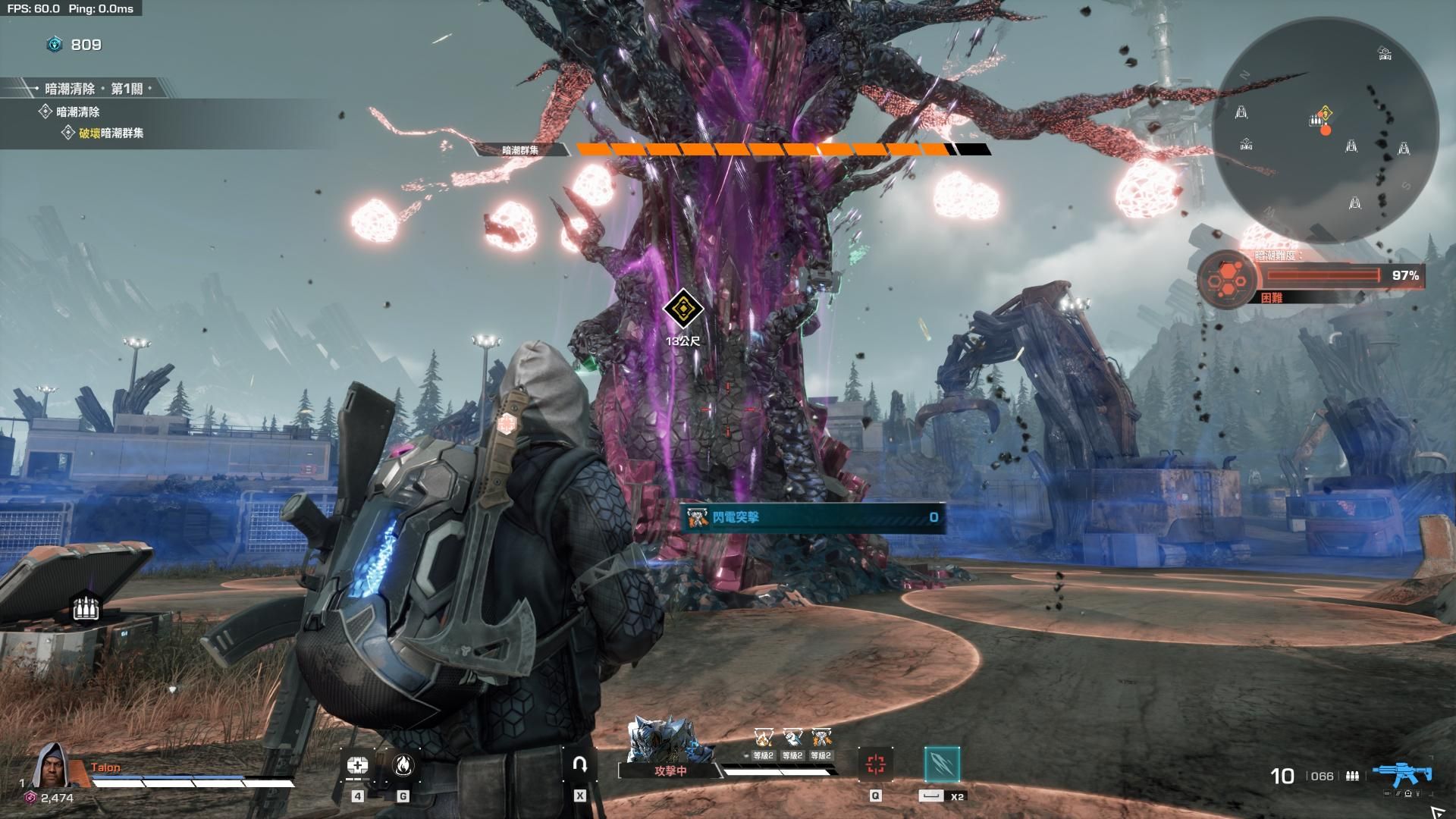Select the 暗潮清除 第1關 mission header

click(x=93, y=89)
